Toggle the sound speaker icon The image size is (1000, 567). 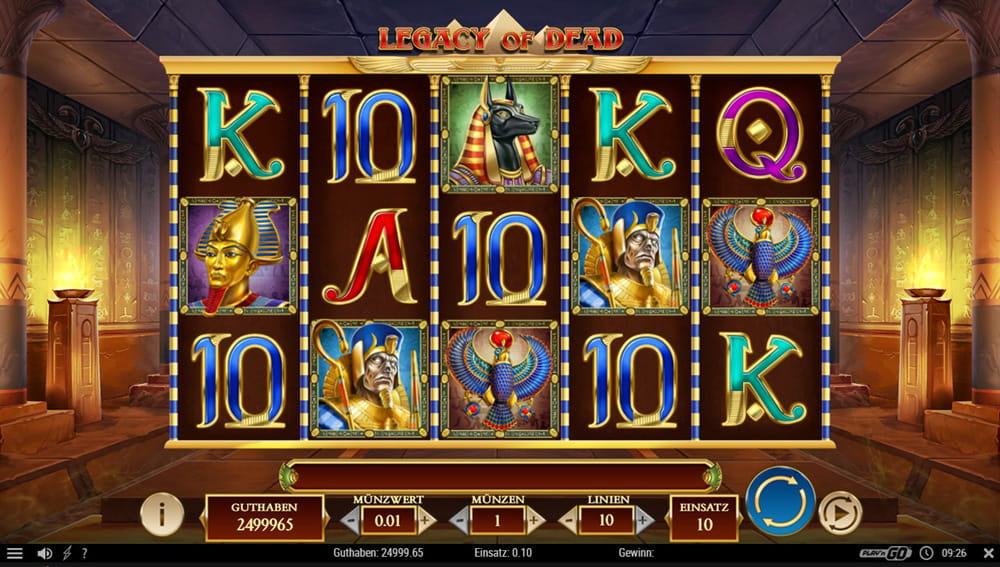coord(44,553)
